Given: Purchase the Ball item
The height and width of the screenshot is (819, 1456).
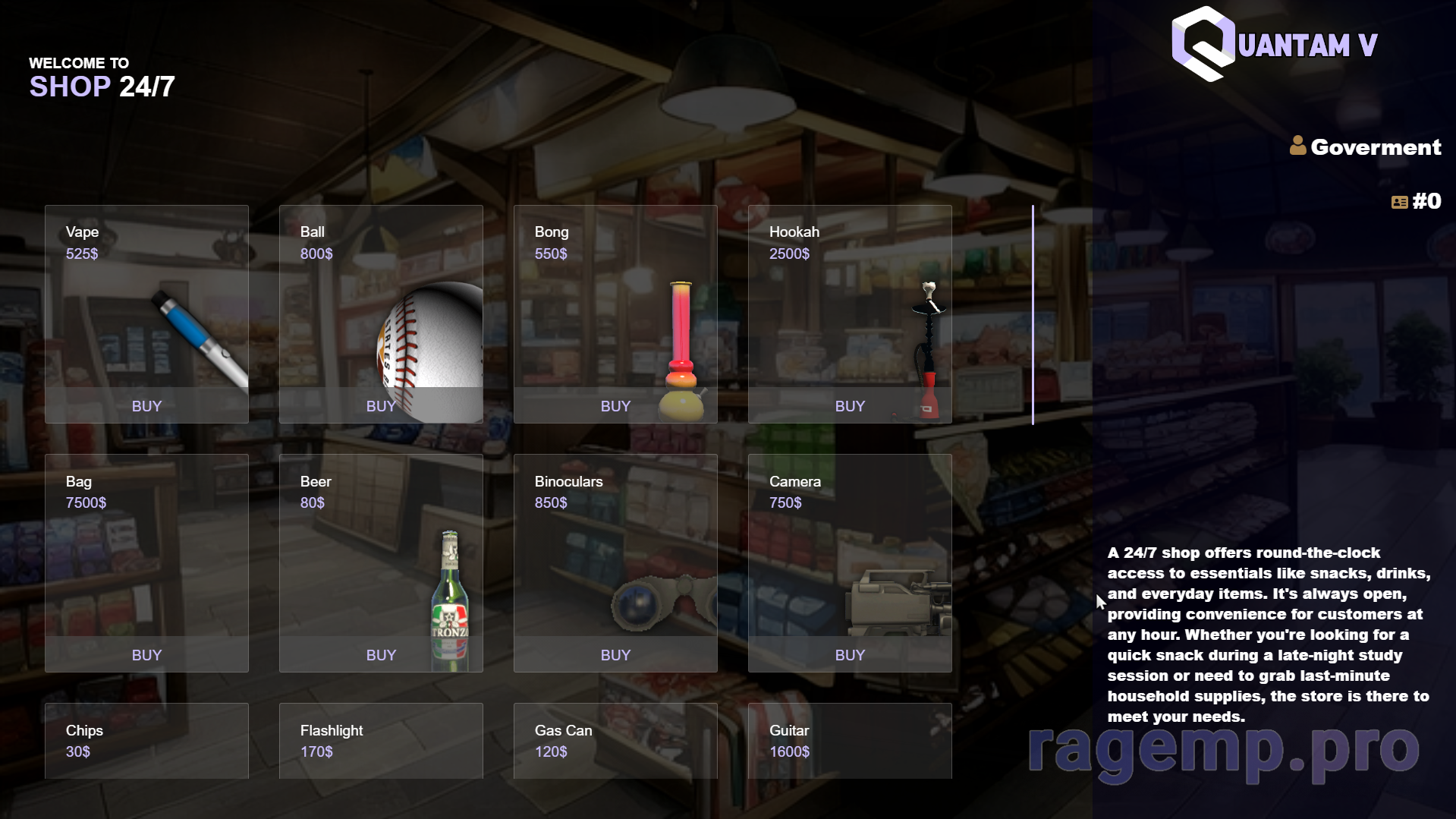Looking at the screenshot, I should click(381, 406).
